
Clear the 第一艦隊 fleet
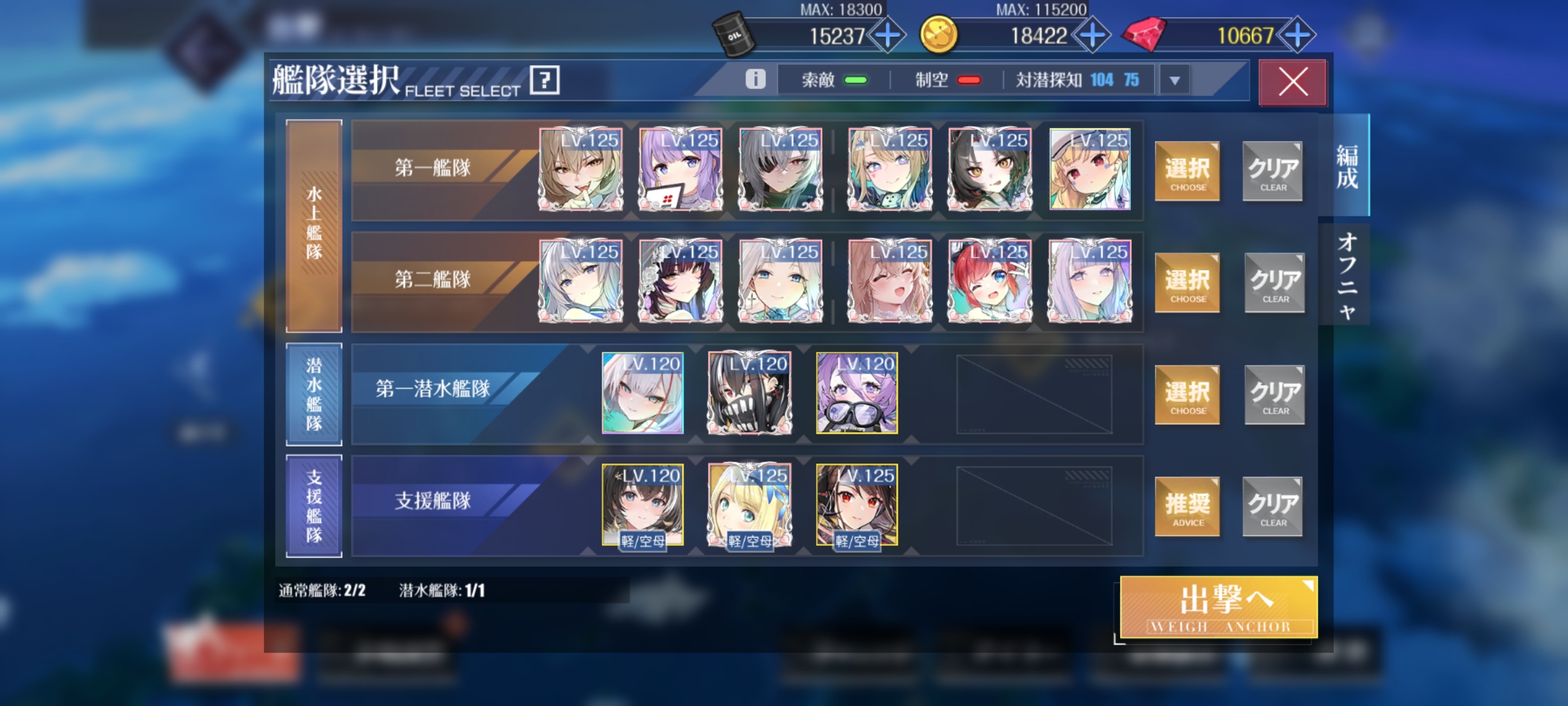tap(1273, 171)
